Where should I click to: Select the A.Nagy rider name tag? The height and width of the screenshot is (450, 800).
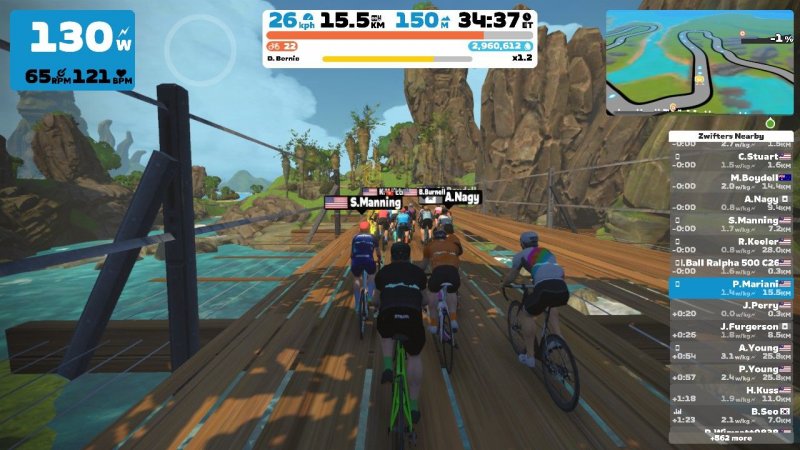pos(462,198)
